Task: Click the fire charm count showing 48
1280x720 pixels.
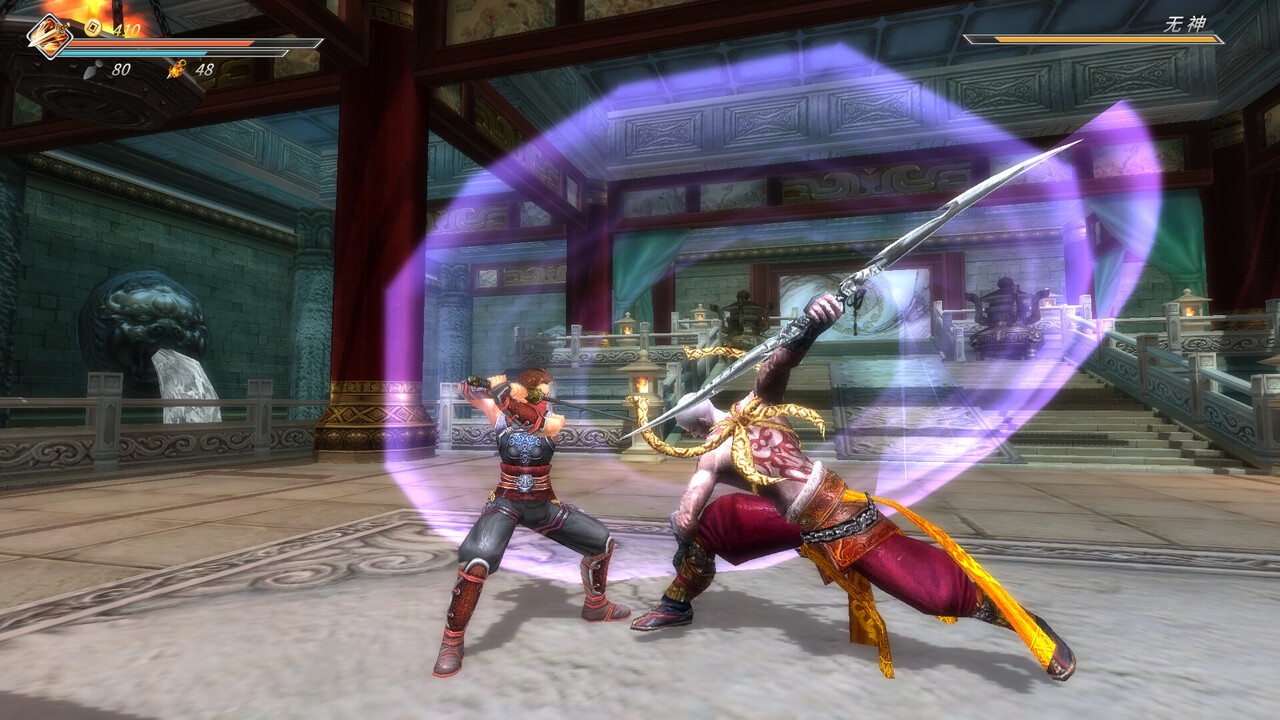Action: [203, 68]
